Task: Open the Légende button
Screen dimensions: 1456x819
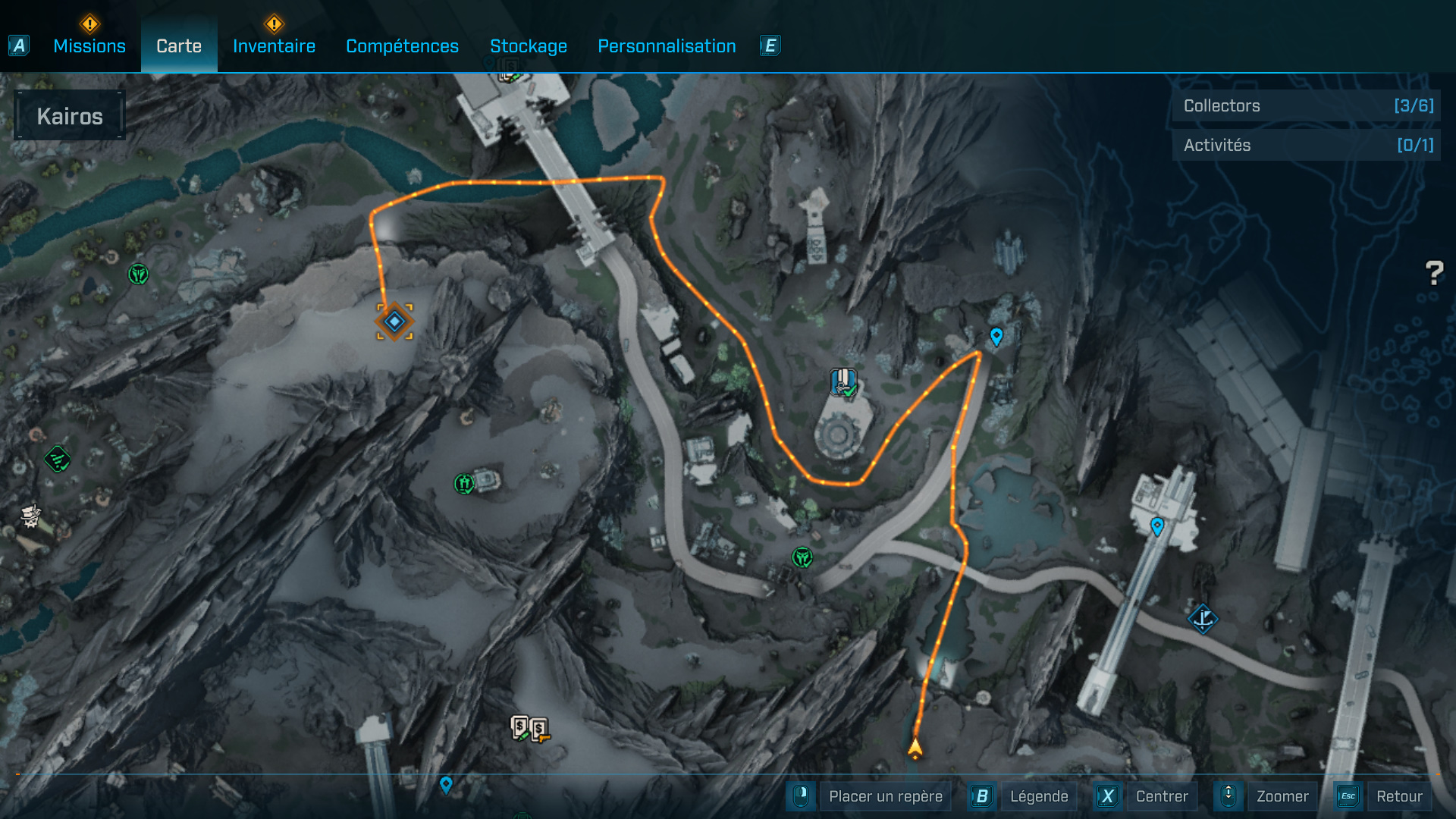Action: 1038,796
